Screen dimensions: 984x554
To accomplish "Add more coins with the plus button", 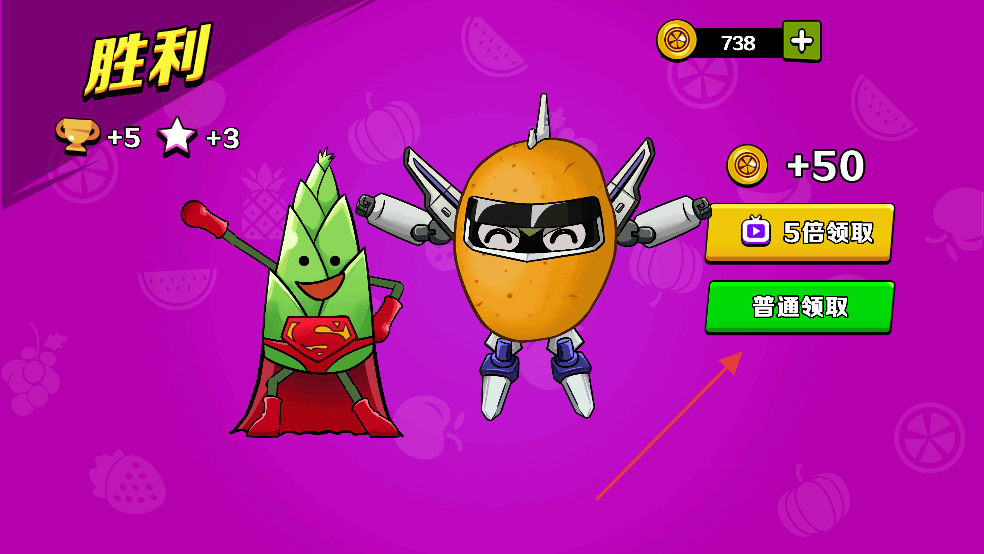I will [x=801, y=41].
